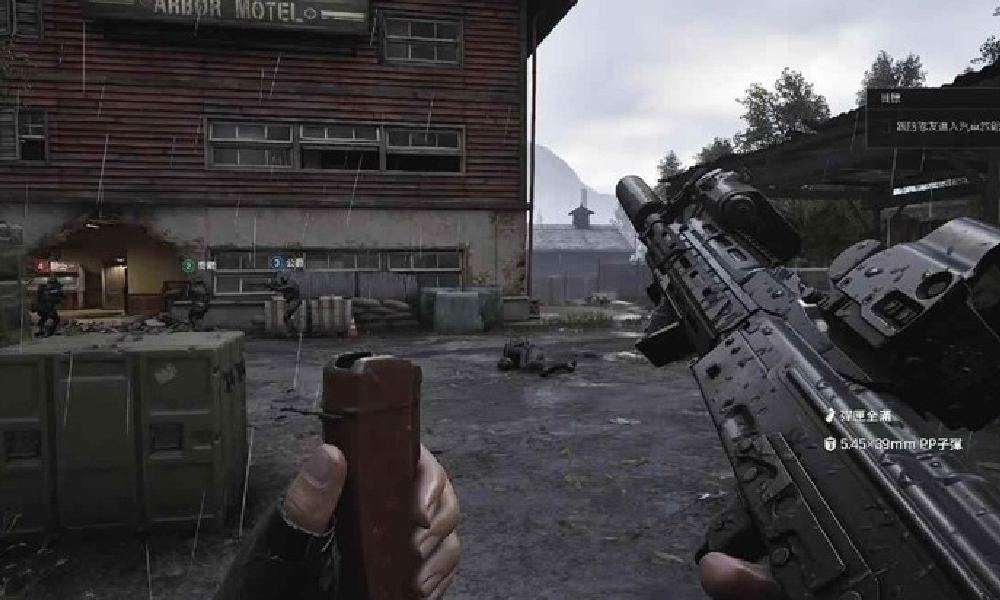
Task: Select the green squadmate 2 marker
Action: point(188,266)
